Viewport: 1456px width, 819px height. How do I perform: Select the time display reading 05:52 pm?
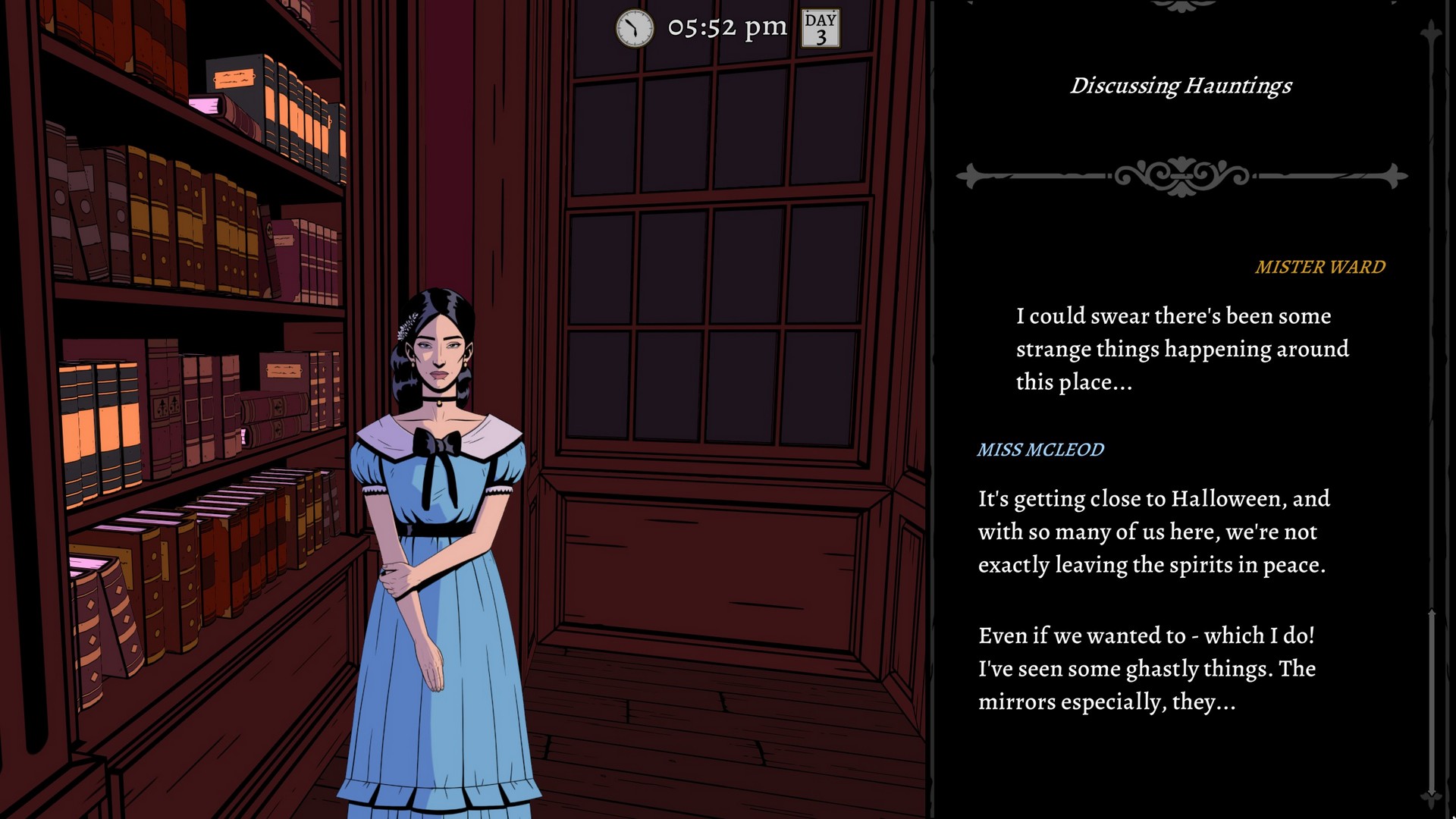[726, 27]
